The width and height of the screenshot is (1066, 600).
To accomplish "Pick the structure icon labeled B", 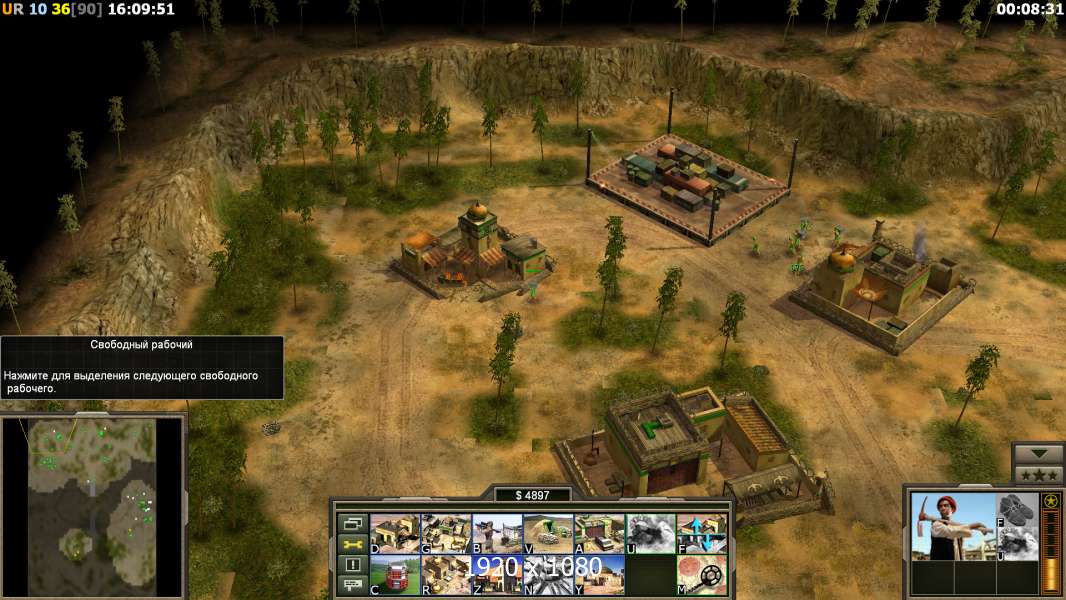I will tap(497, 533).
